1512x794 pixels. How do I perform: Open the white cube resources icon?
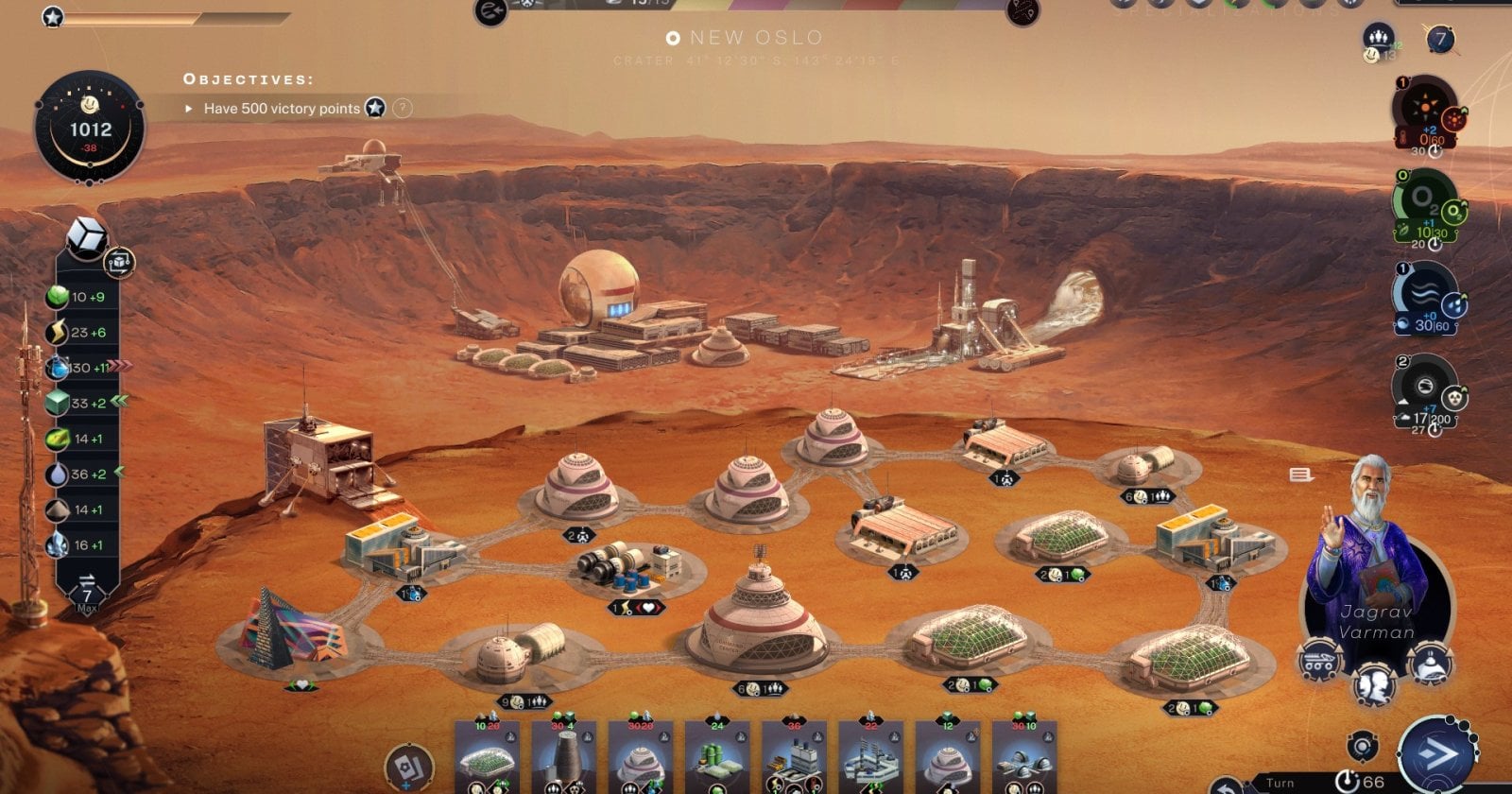point(87,238)
